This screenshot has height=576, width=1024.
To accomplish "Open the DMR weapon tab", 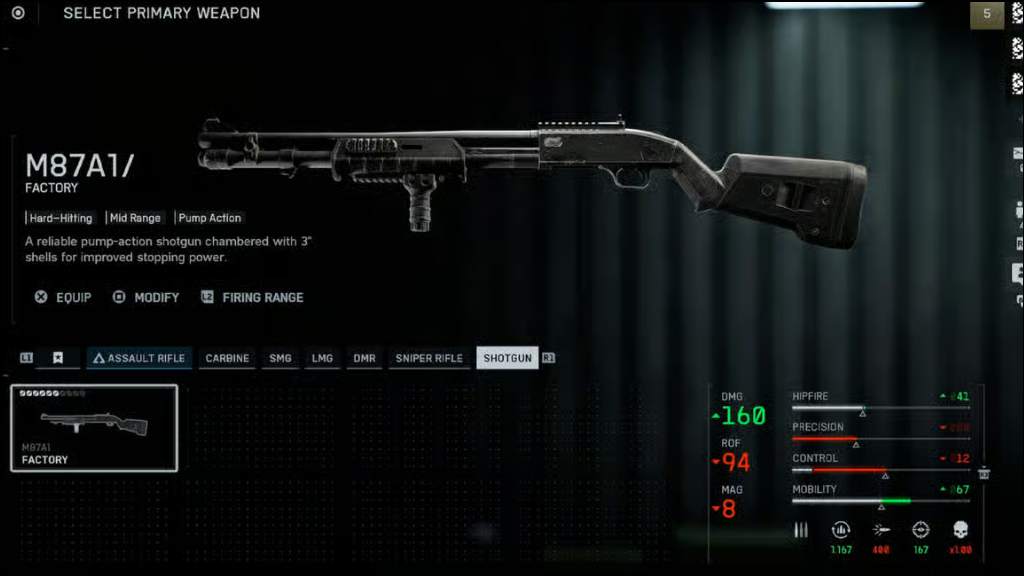I will click(x=364, y=358).
